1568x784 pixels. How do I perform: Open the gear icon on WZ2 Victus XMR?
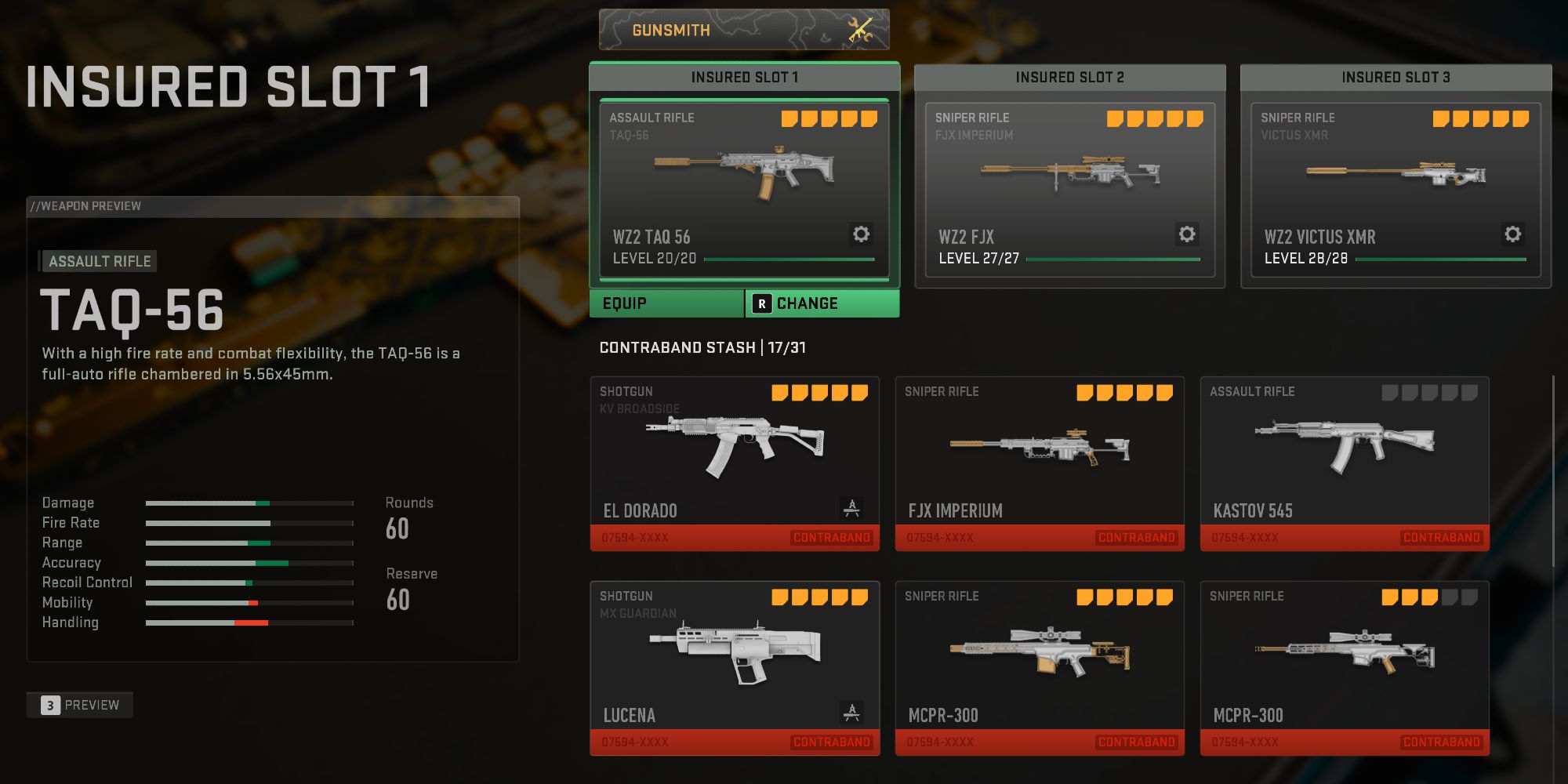point(1513,234)
